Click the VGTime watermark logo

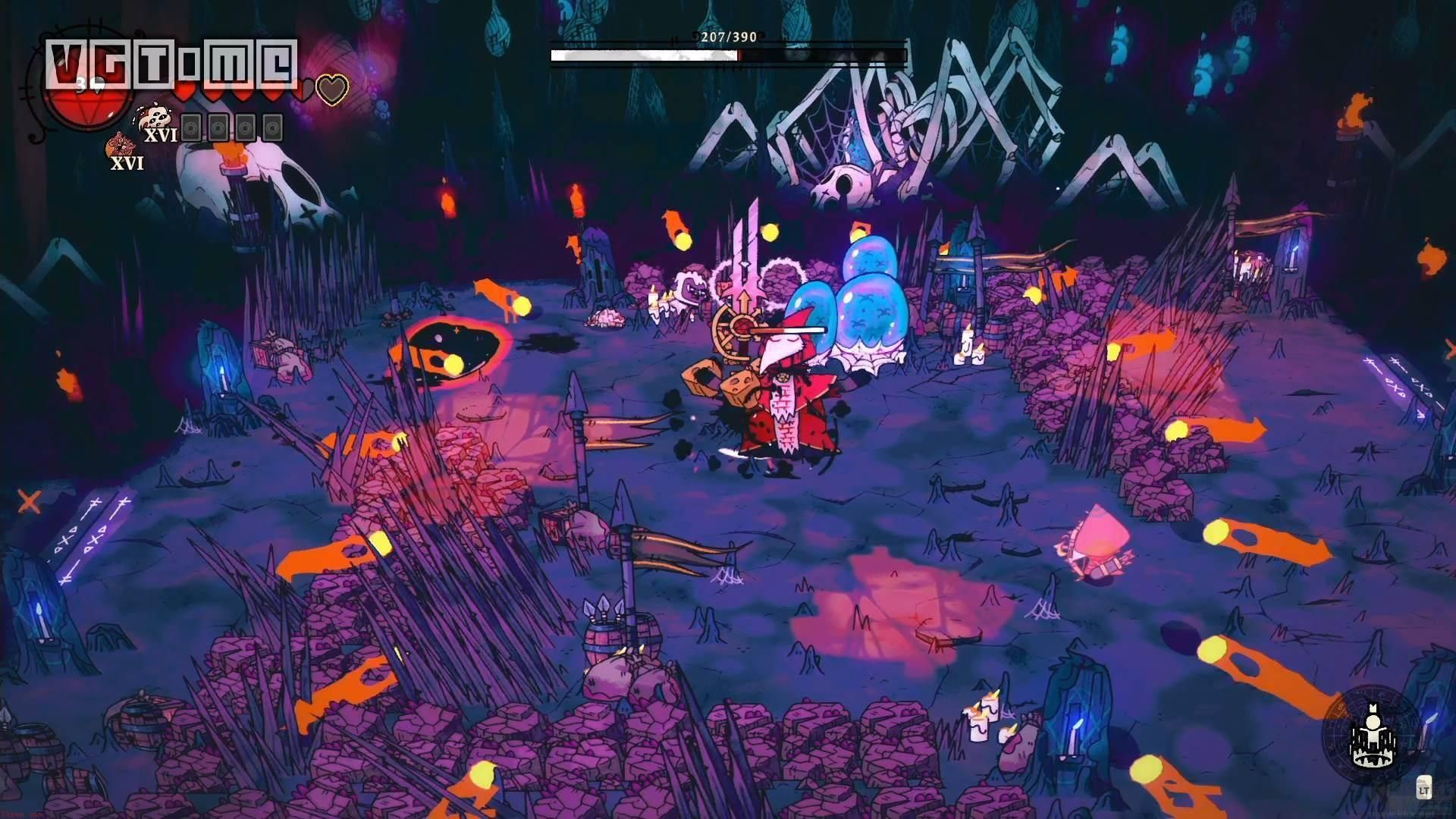point(171,62)
